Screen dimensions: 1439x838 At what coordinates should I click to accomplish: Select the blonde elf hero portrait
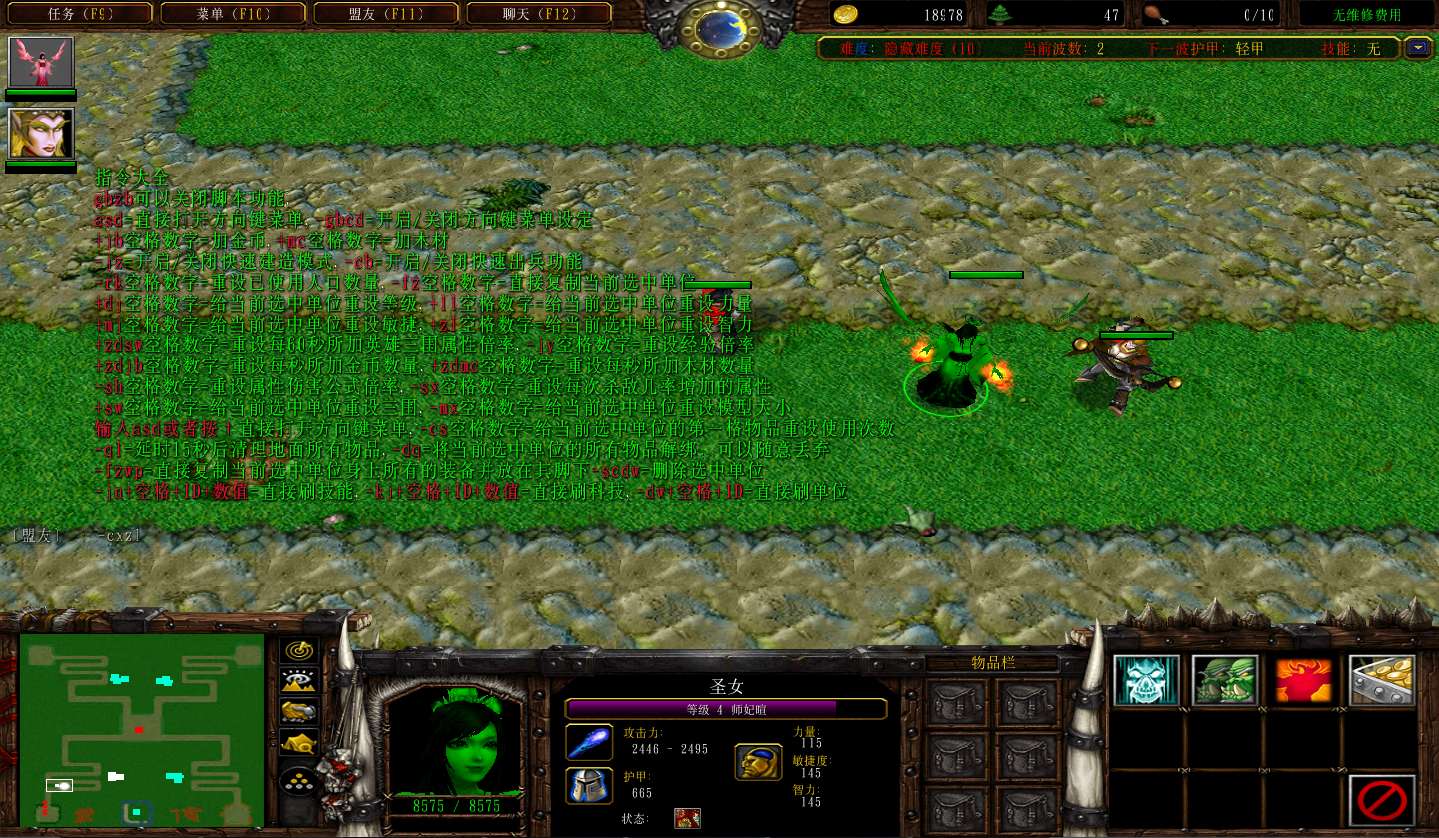[41, 133]
